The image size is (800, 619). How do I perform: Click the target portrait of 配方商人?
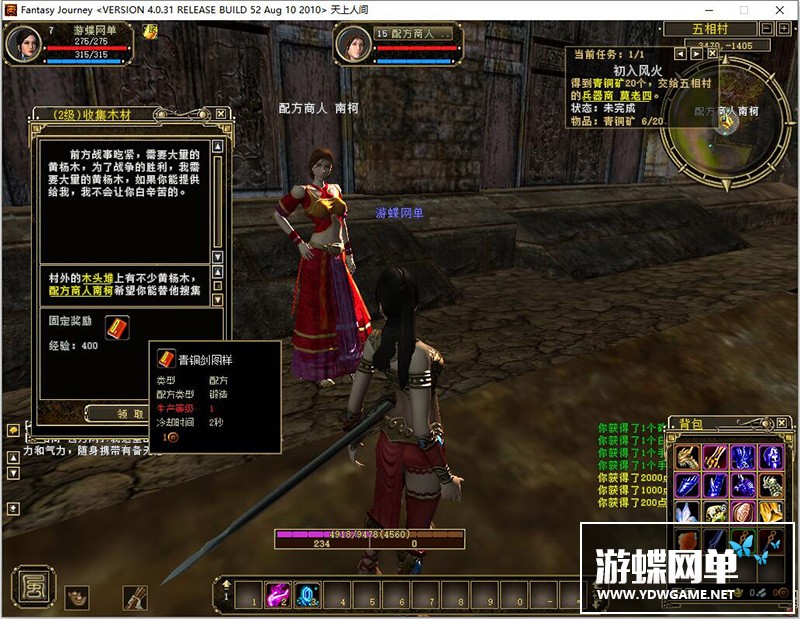coord(353,44)
